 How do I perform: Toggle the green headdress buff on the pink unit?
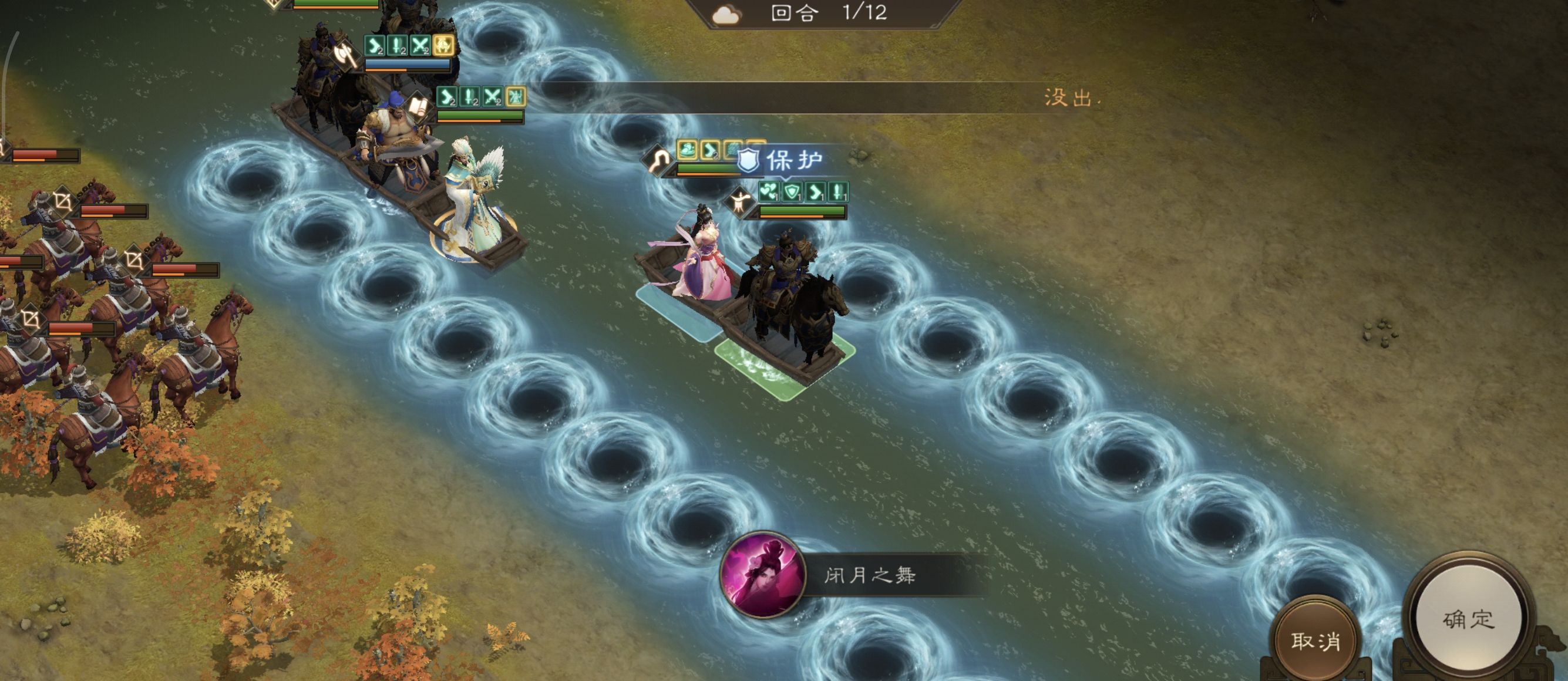point(688,151)
